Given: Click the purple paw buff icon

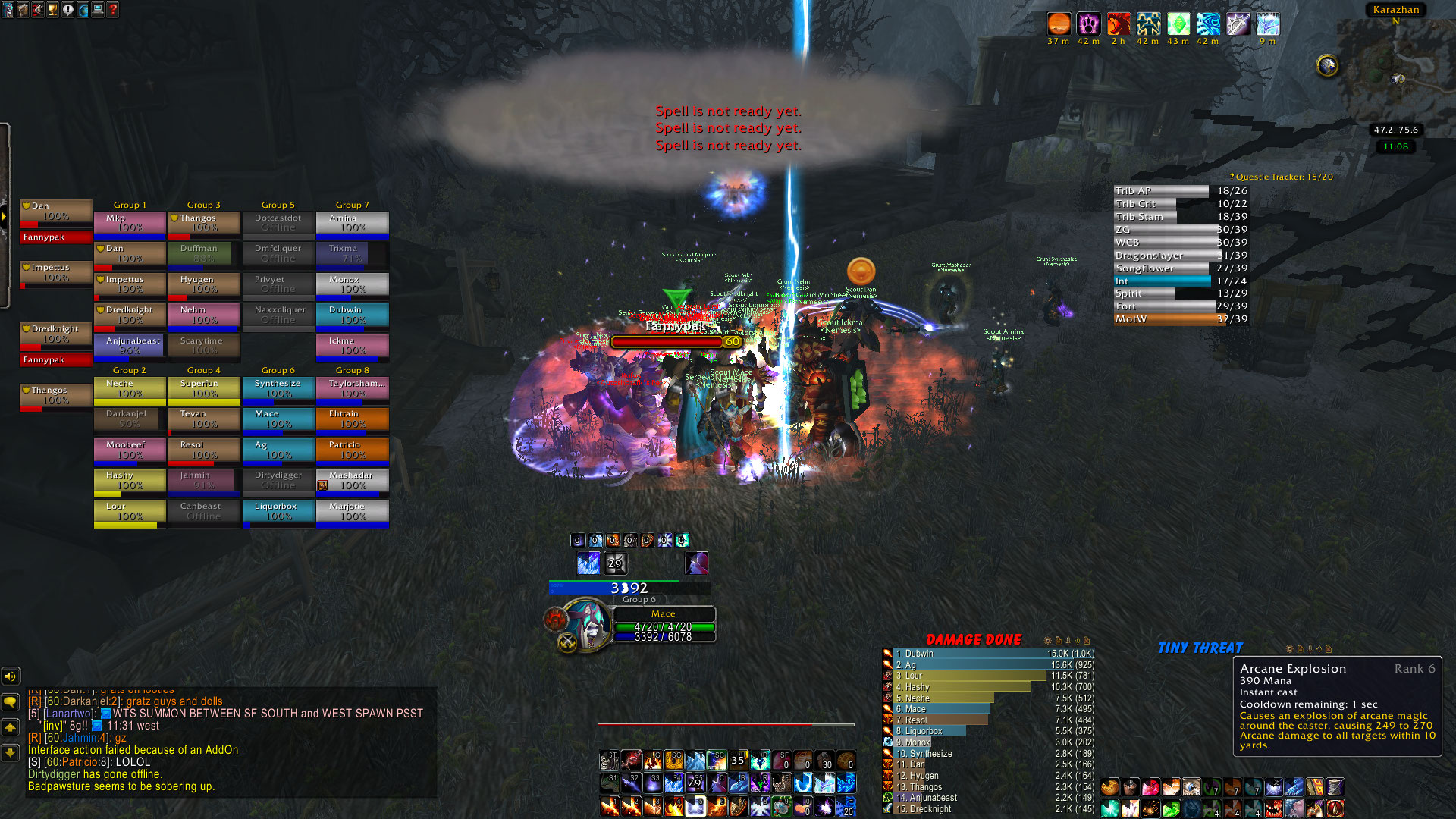Looking at the screenshot, I should [1088, 24].
